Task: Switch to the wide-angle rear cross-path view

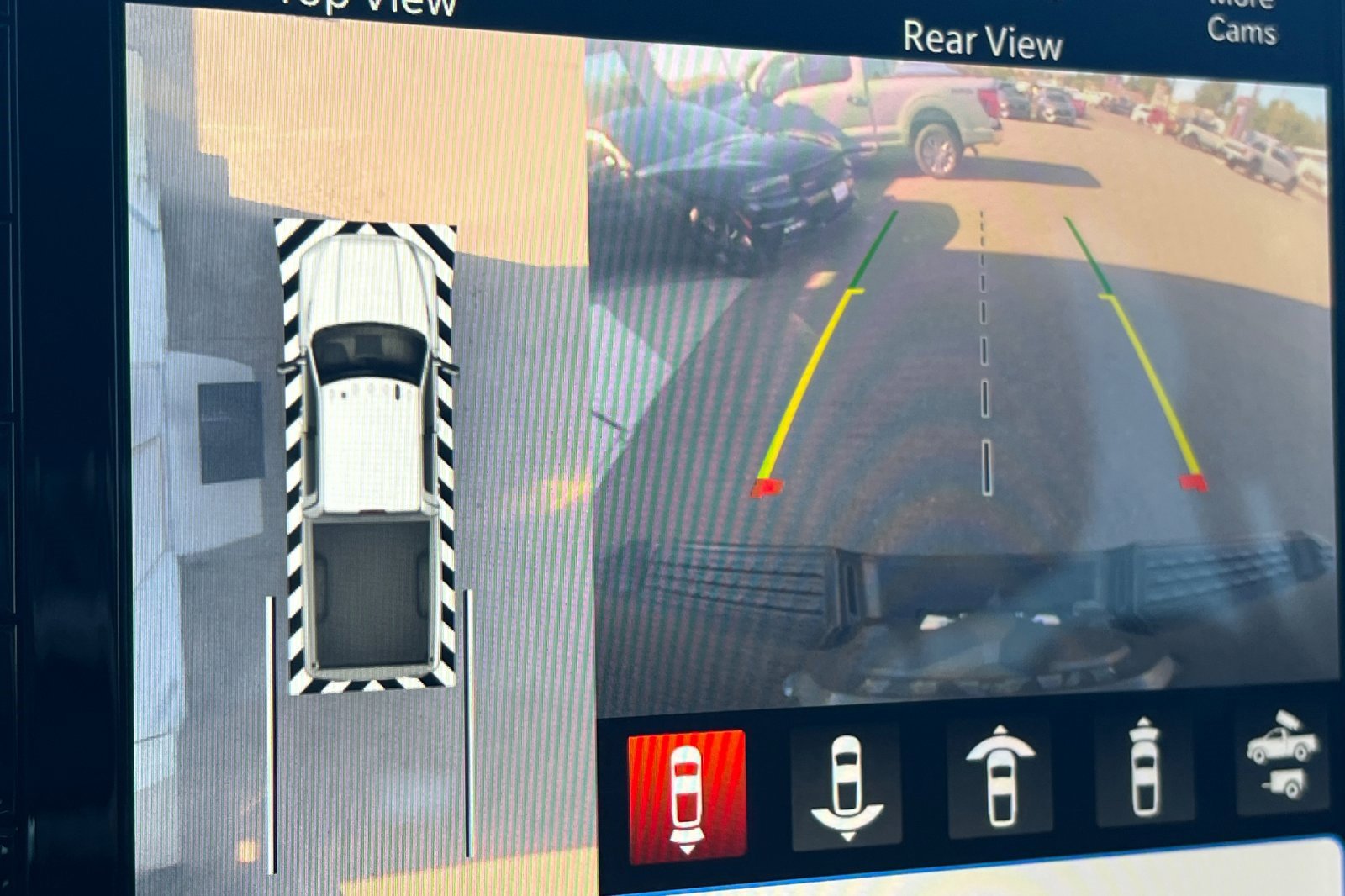Action: click(846, 788)
